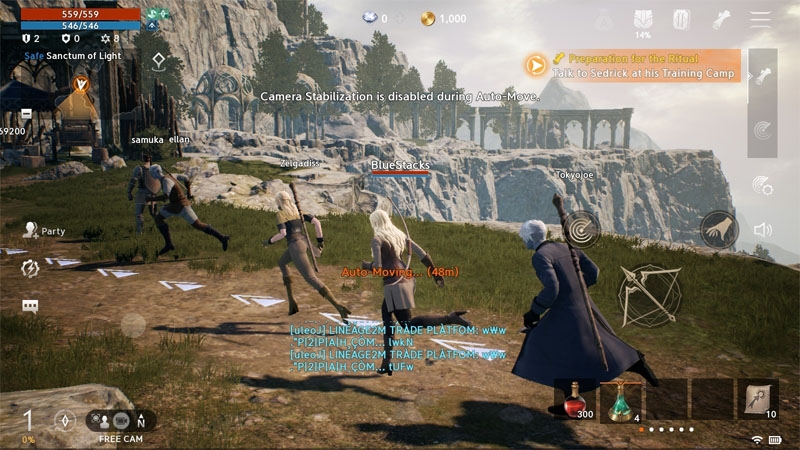Switch the FREE CAM camera mode
Image resolution: width=800 pixels, height=450 pixels.
119,421
